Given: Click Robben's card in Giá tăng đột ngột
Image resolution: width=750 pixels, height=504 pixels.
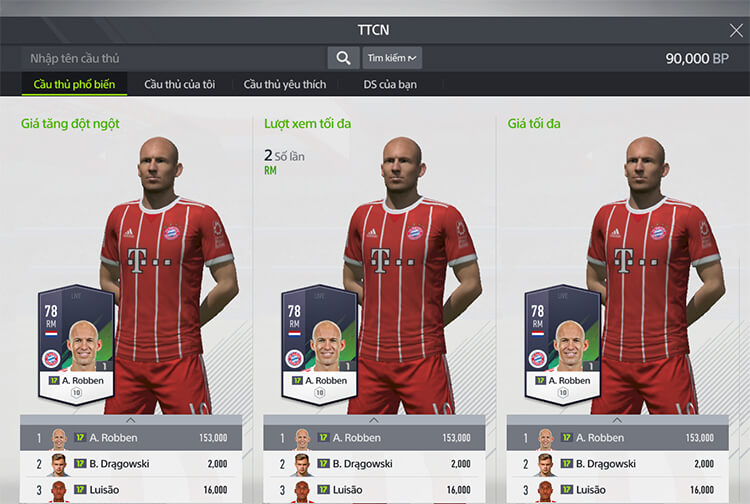Looking at the screenshot, I should [x=78, y=345].
